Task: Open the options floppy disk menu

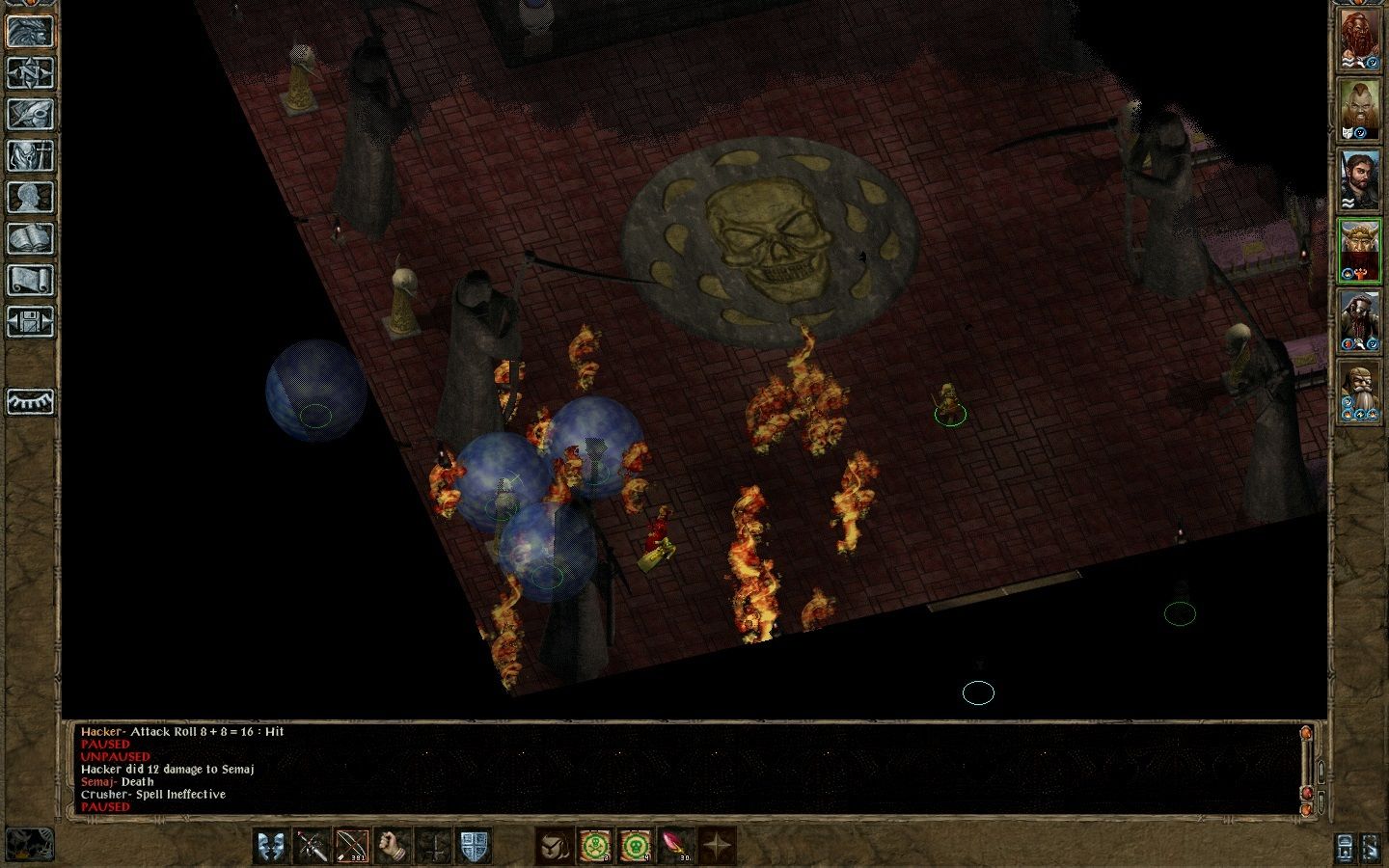Action: [x=31, y=321]
